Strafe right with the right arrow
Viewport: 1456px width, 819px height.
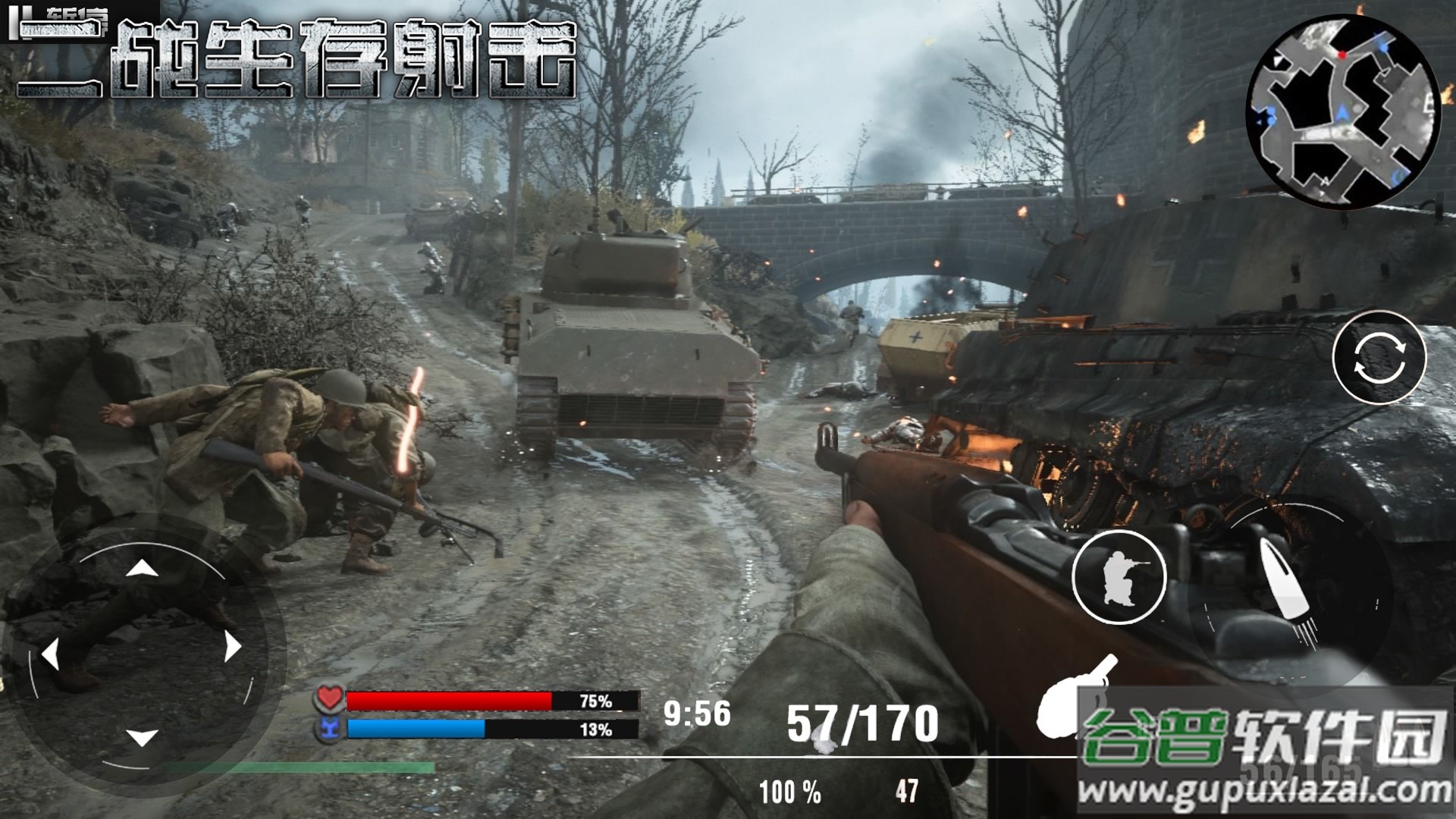tap(232, 647)
